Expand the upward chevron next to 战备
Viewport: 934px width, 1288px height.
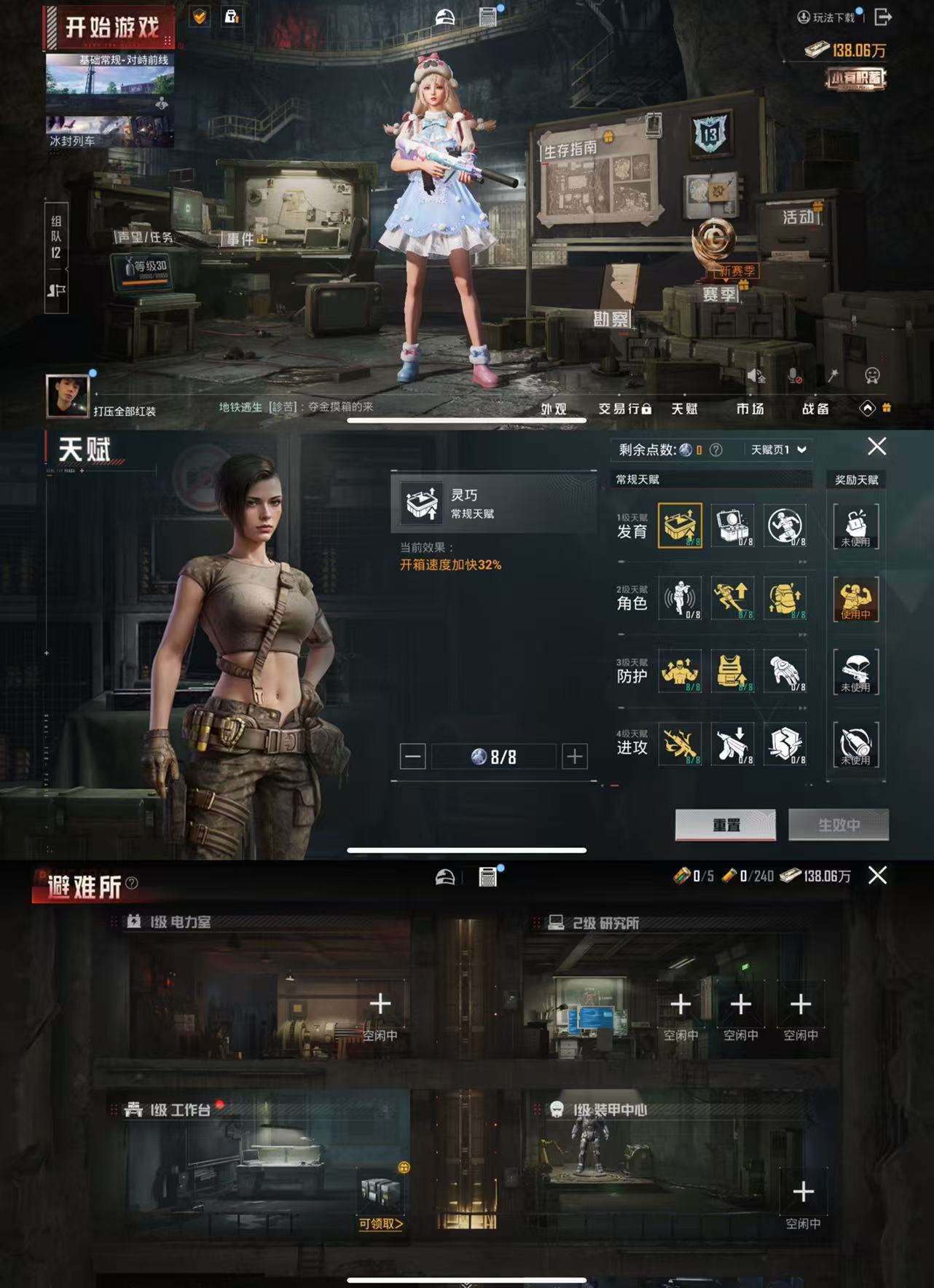click(867, 409)
